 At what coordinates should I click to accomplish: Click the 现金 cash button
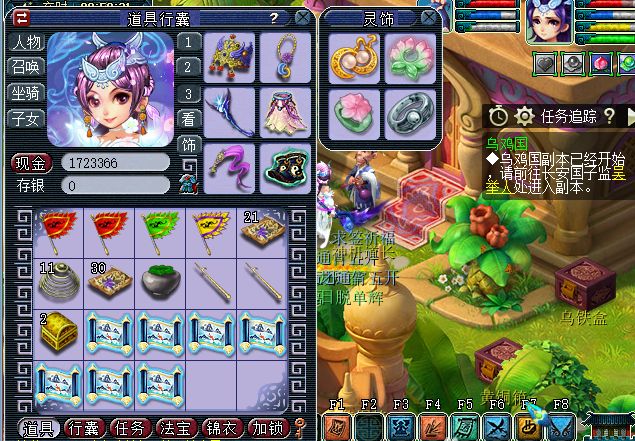31,163
